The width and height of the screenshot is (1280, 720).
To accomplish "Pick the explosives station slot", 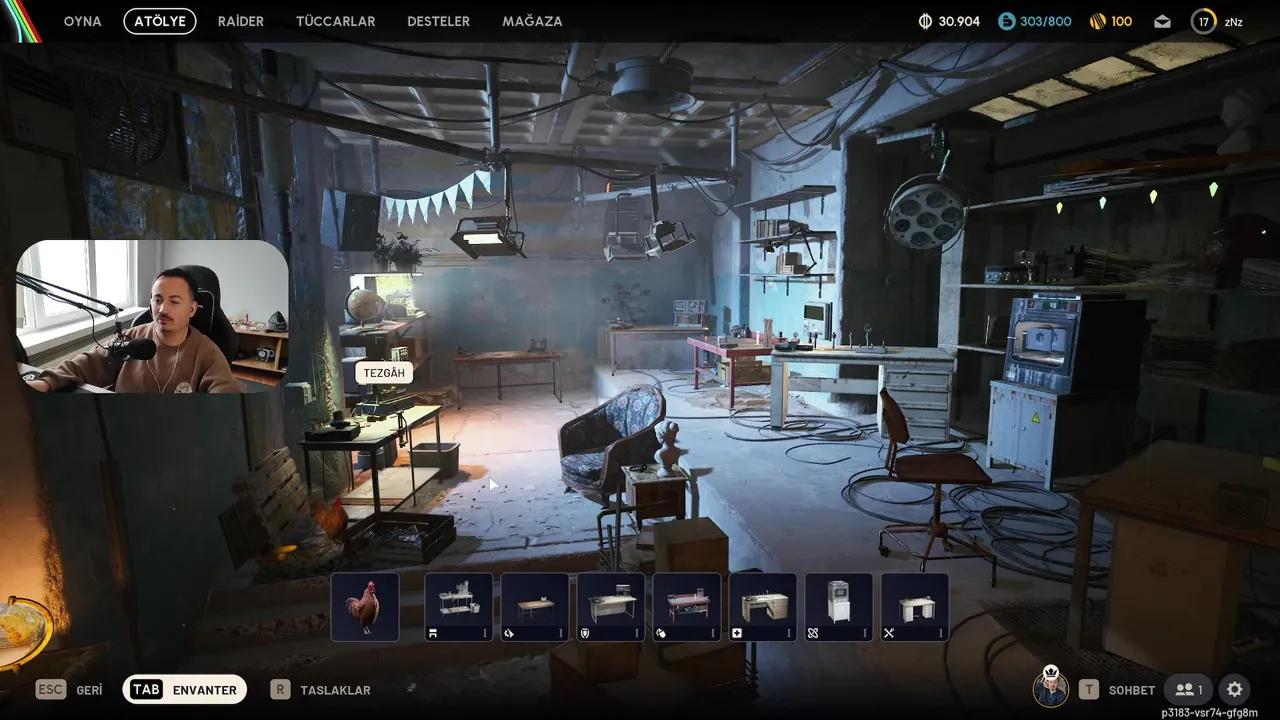I will pyautogui.click(x=687, y=606).
